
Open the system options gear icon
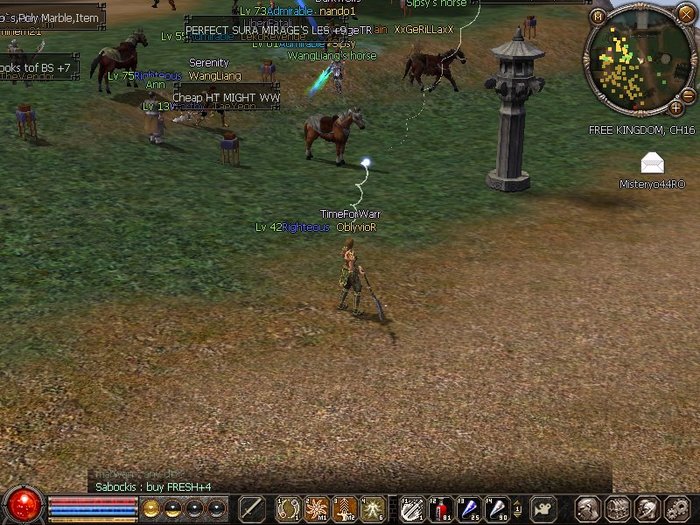pos(675,507)
